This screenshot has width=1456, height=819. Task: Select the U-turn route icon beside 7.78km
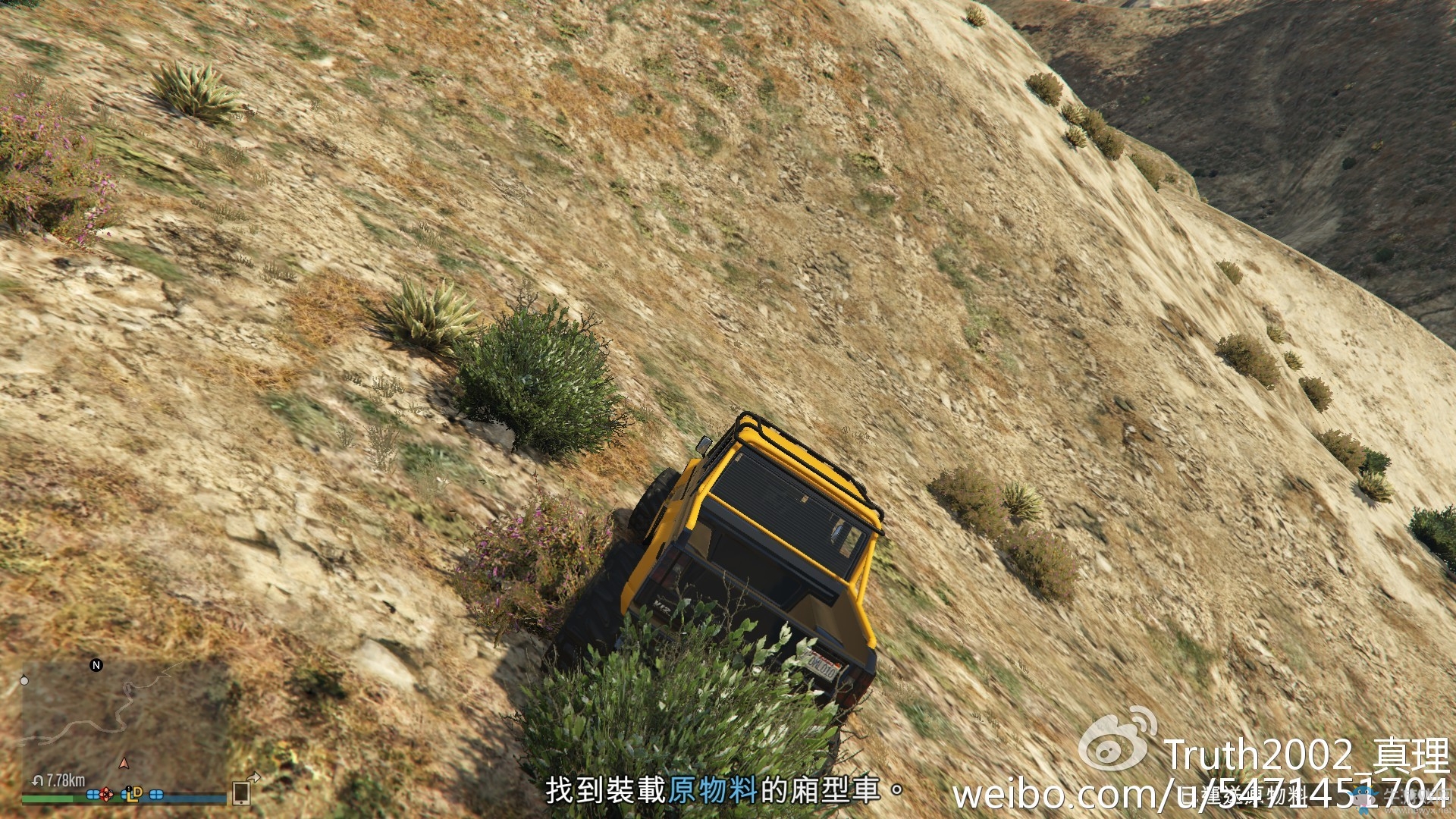(x=38, y=780)
